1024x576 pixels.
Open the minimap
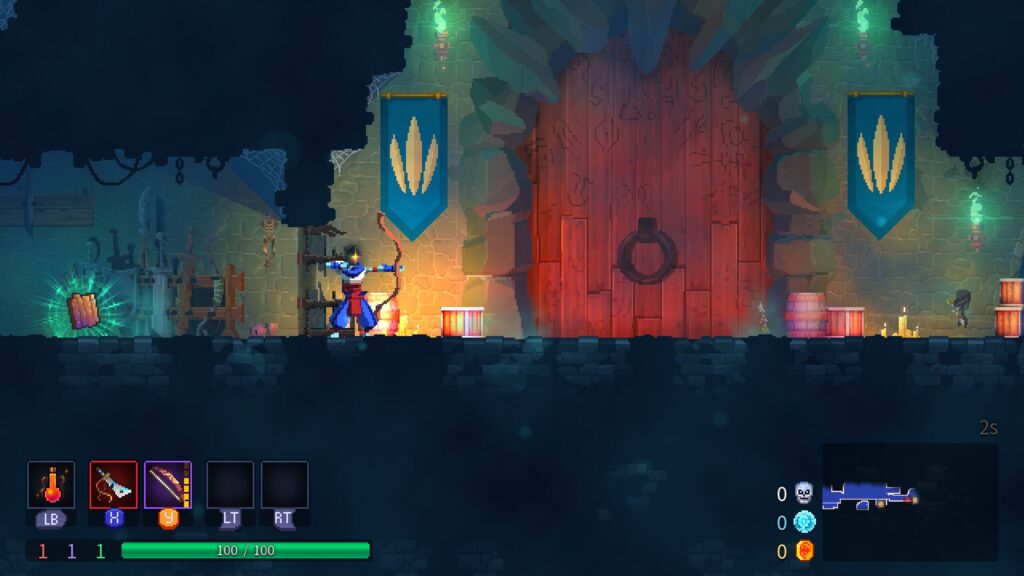click(909, 502)
